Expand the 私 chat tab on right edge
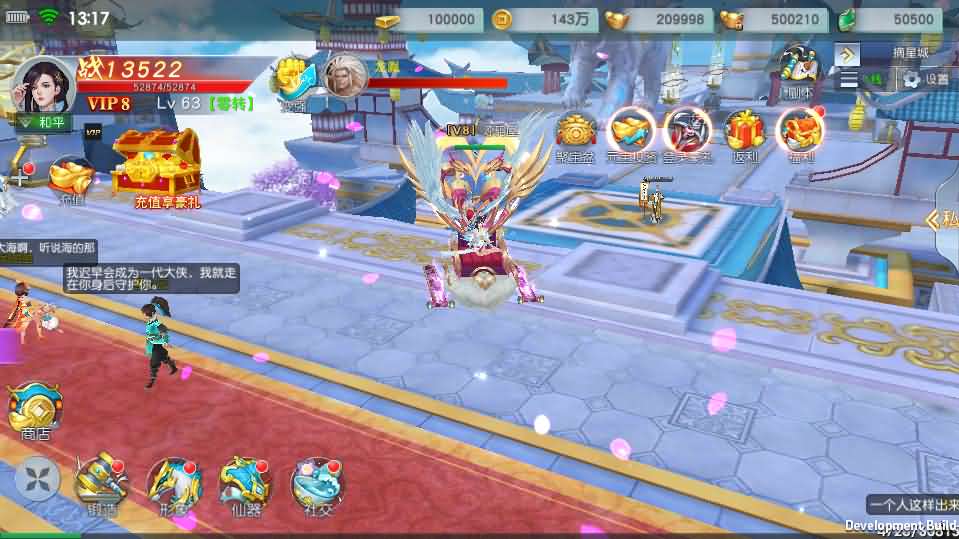The width and height of the screenshot is (959, 539). coord(944,220)
